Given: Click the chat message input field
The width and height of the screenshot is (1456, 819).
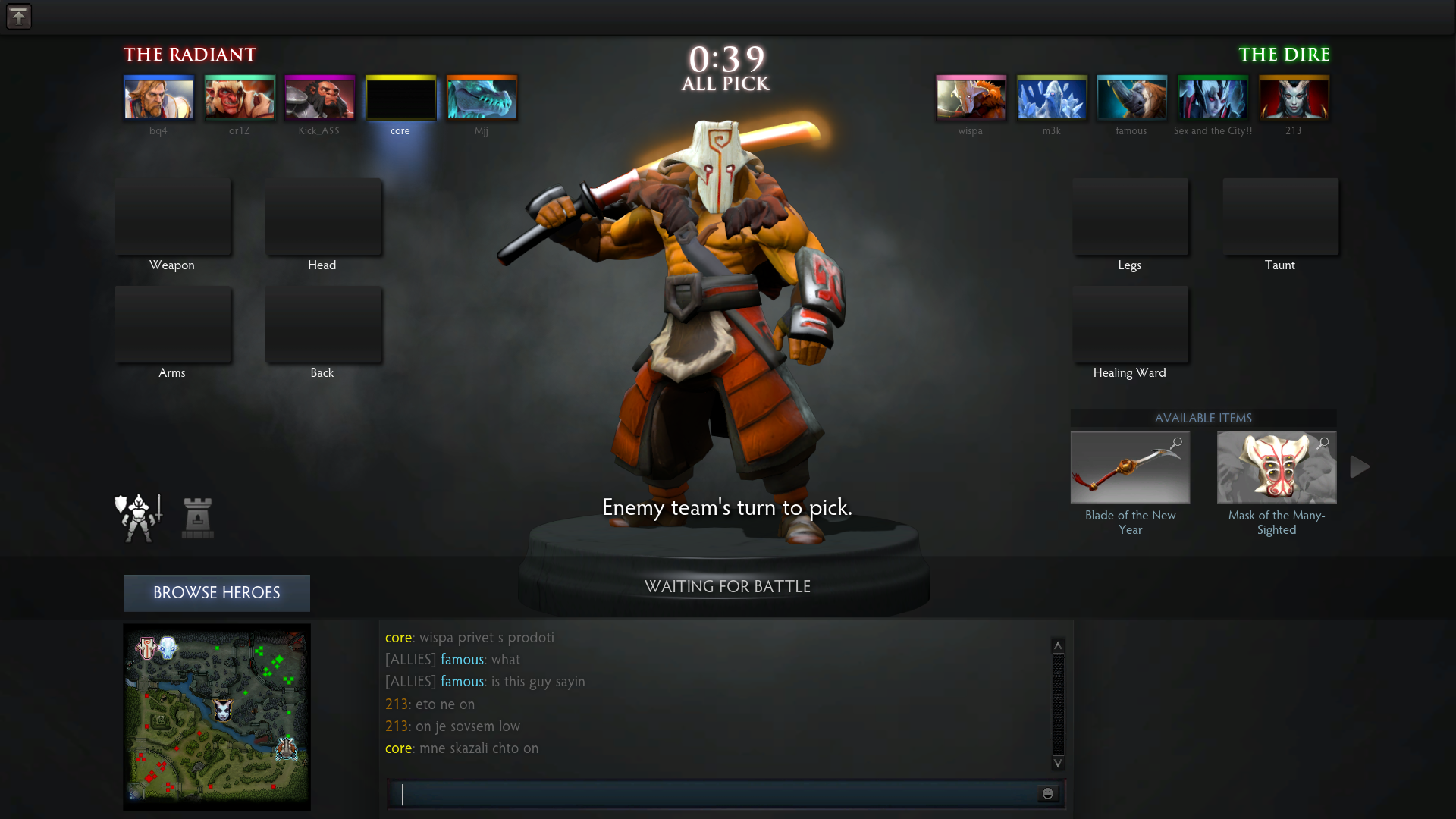Looking at the screenshot, I should pos(713,794).
